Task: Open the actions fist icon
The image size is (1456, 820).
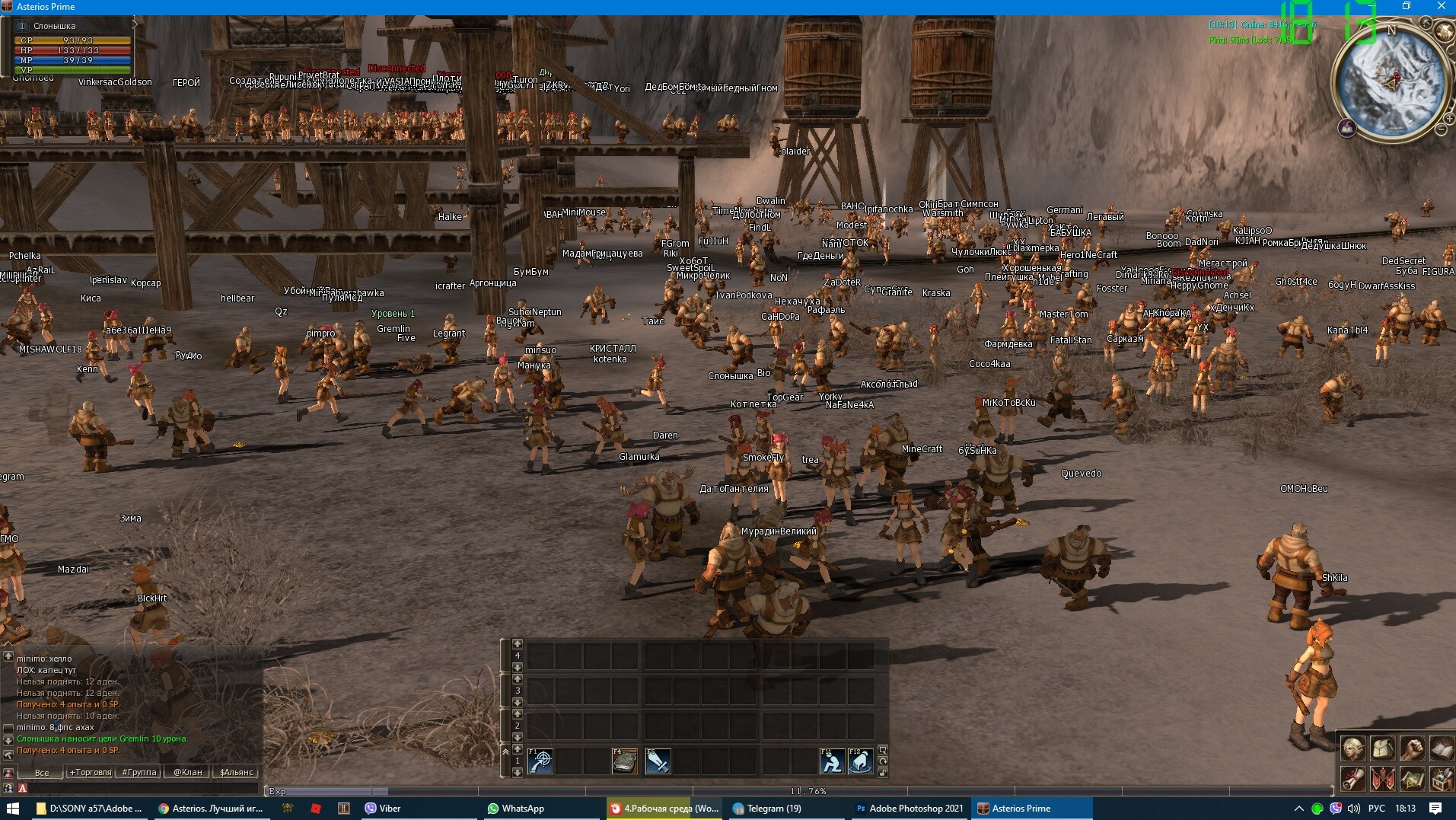Action: 1412,749
